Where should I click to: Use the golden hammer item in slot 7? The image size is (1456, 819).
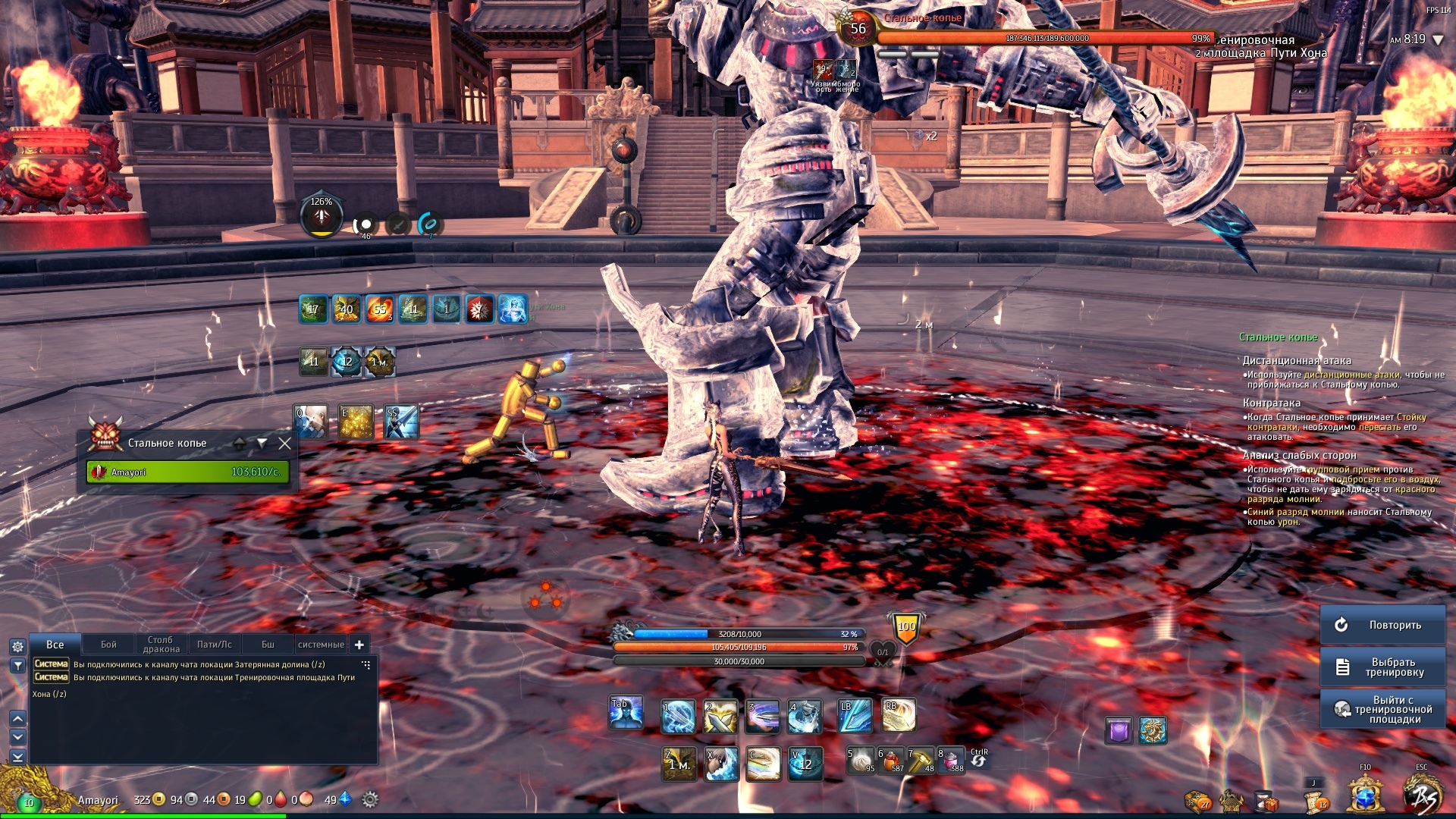921,761
